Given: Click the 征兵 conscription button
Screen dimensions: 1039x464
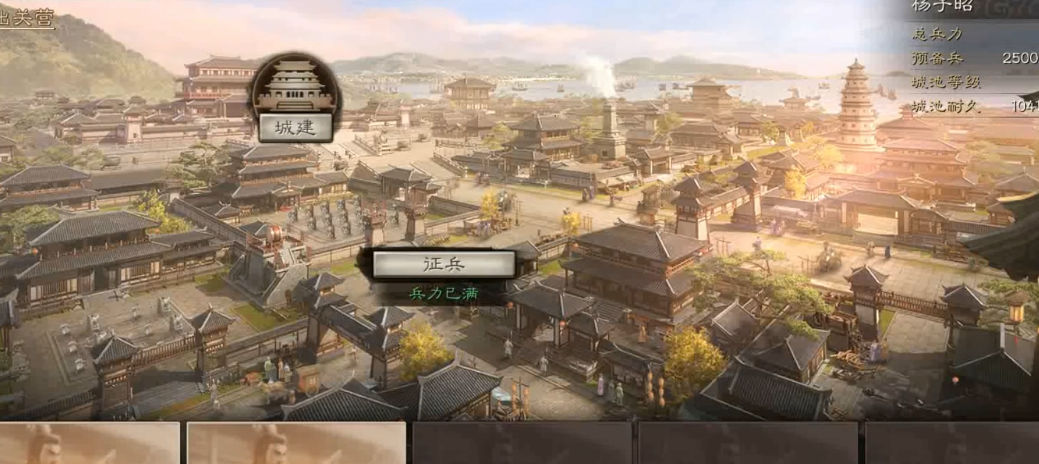Looking at the screenshot, I should tap(444, 264).
